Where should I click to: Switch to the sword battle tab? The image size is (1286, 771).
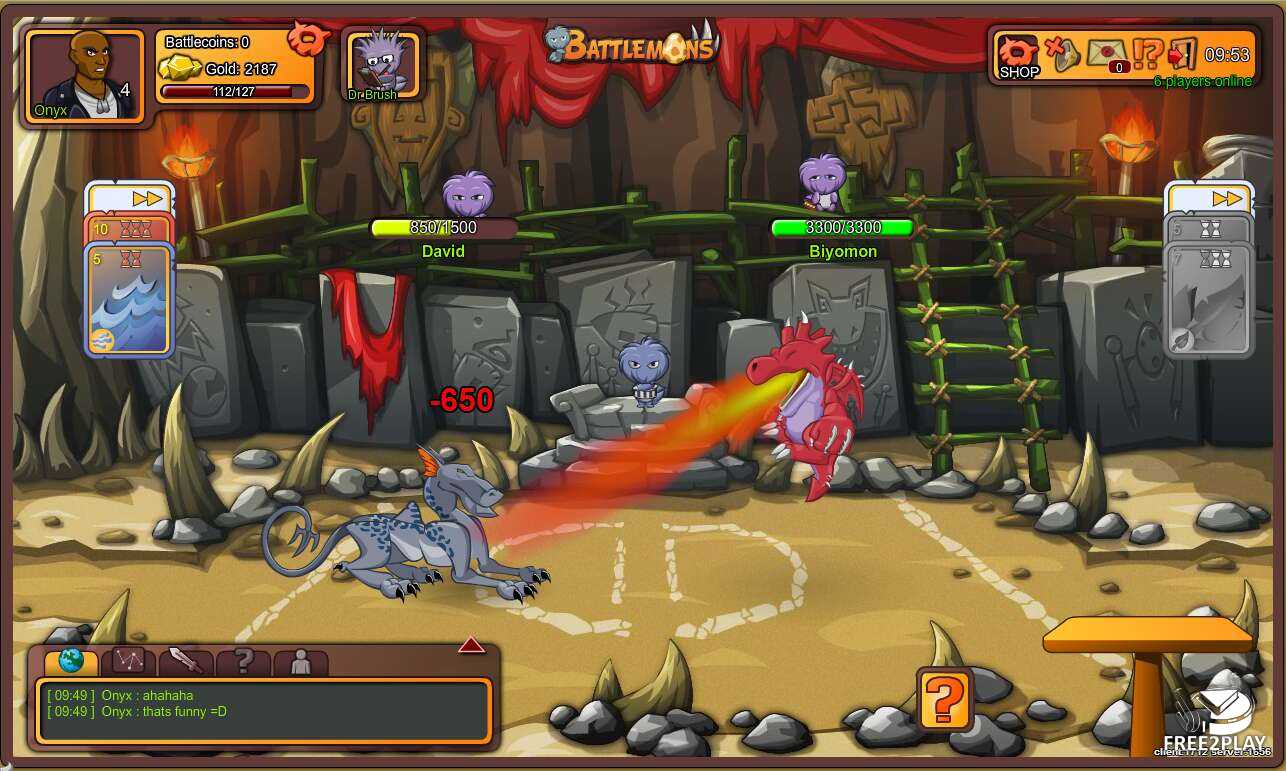click(x=186, y=660)
